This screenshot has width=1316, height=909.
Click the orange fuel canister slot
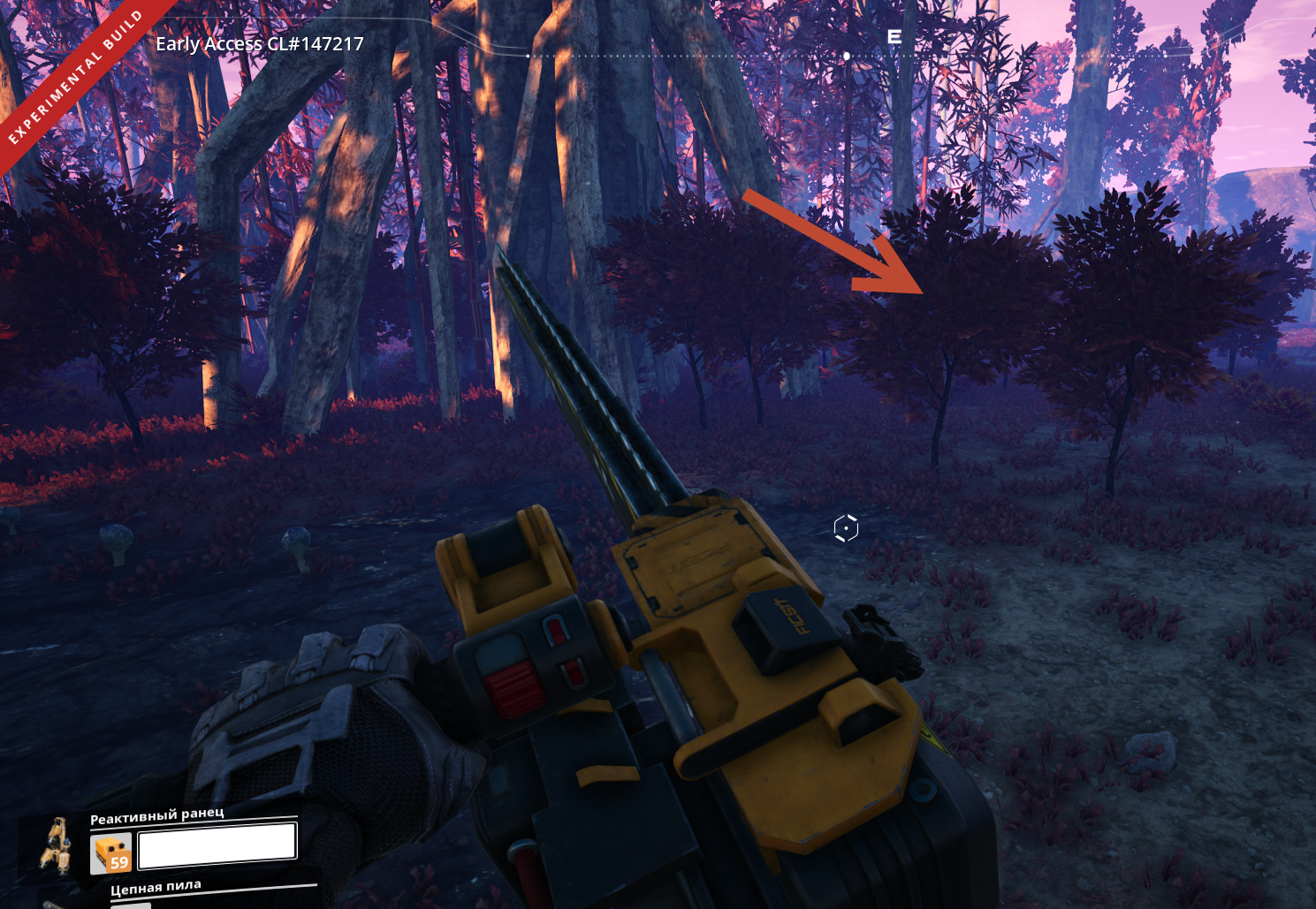[110, 853]
